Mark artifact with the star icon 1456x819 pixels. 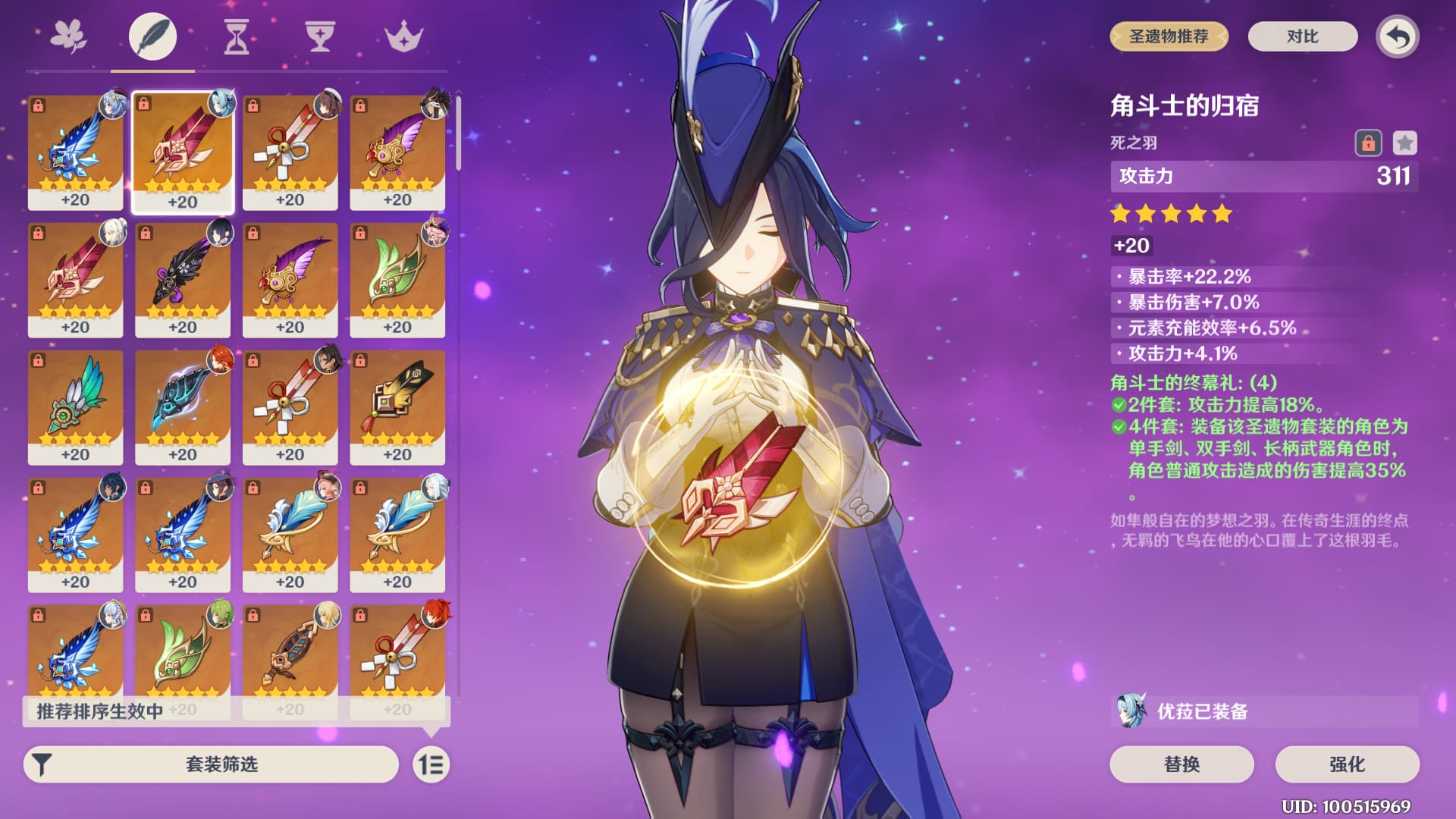pyautogui.click(x=1404, y=143)
